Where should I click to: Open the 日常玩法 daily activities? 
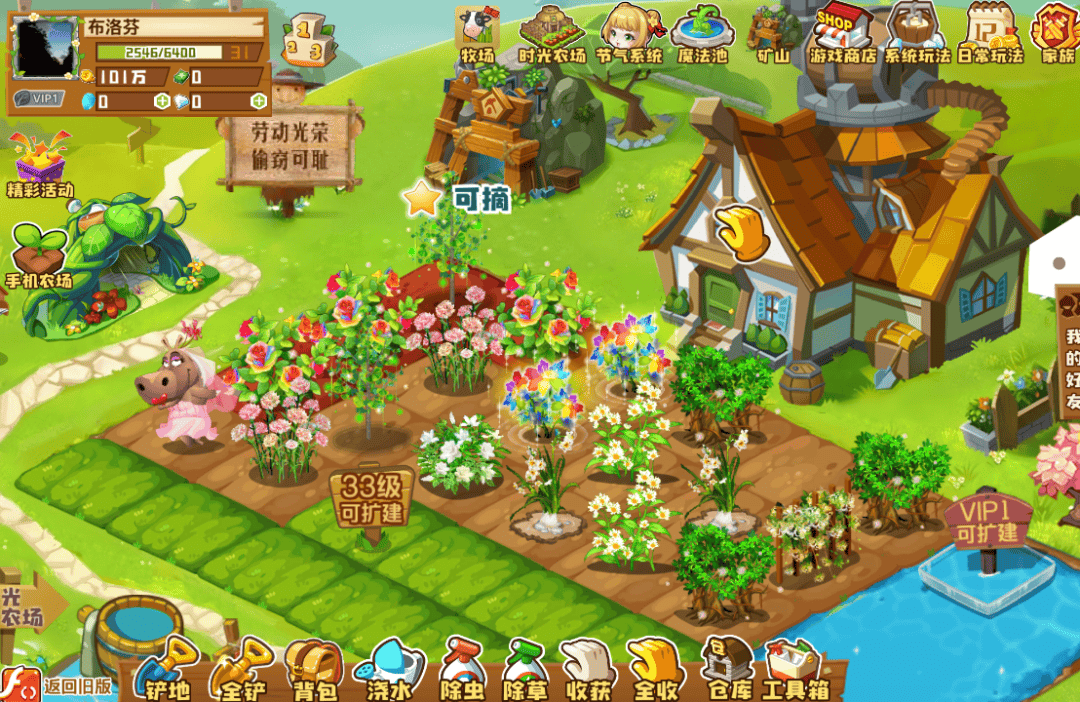coord(990,34)
